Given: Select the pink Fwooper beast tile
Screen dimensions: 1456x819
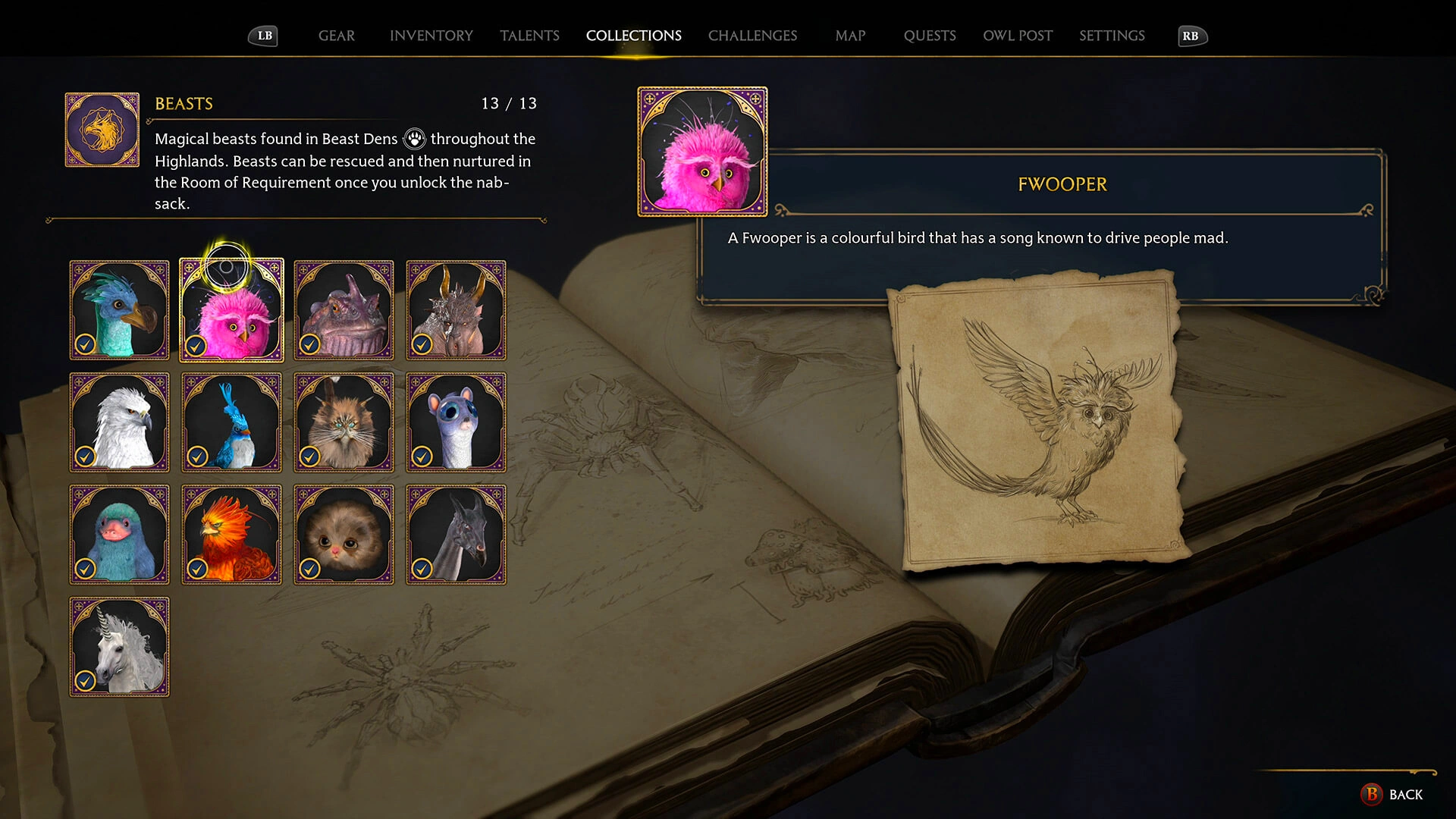Looking at the screenshot, I should tap(231, 310).
